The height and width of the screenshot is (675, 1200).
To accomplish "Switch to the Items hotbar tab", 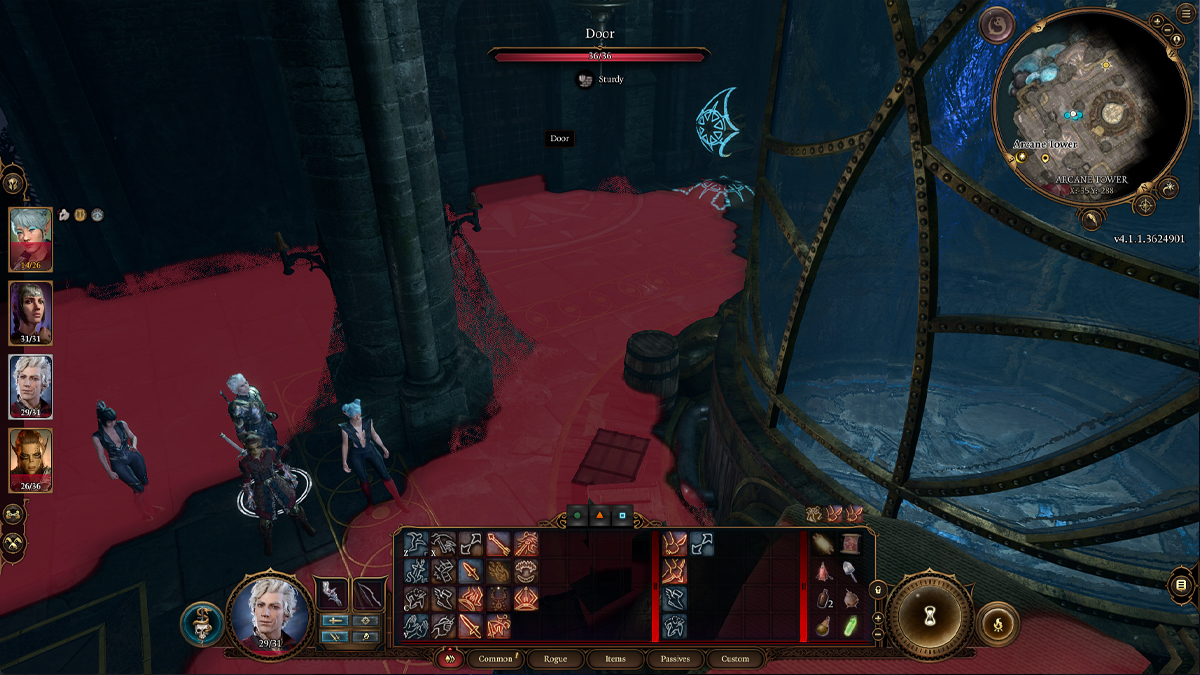I will point(615,659).
